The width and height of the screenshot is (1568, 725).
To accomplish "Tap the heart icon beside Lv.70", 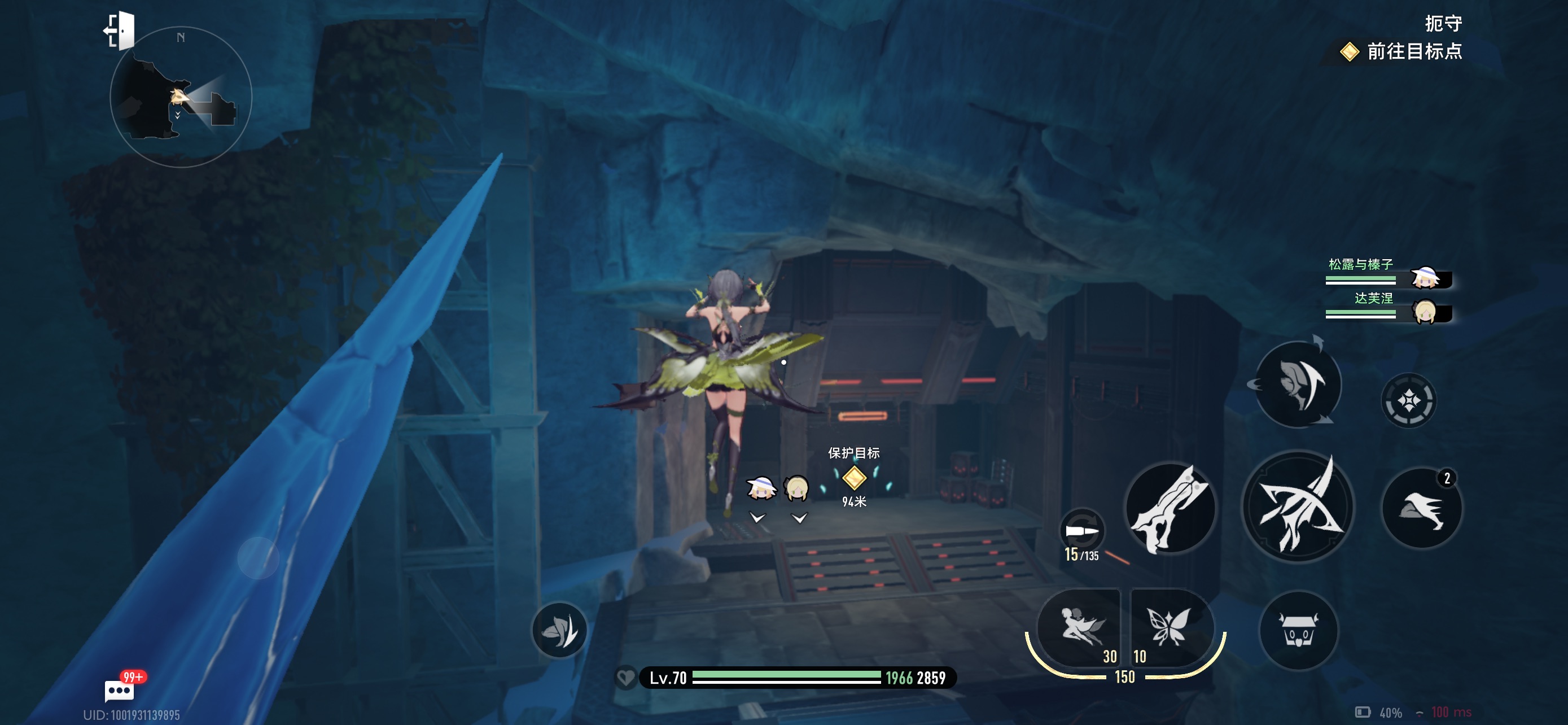I will pyautogui.click(x=625, y=678).
